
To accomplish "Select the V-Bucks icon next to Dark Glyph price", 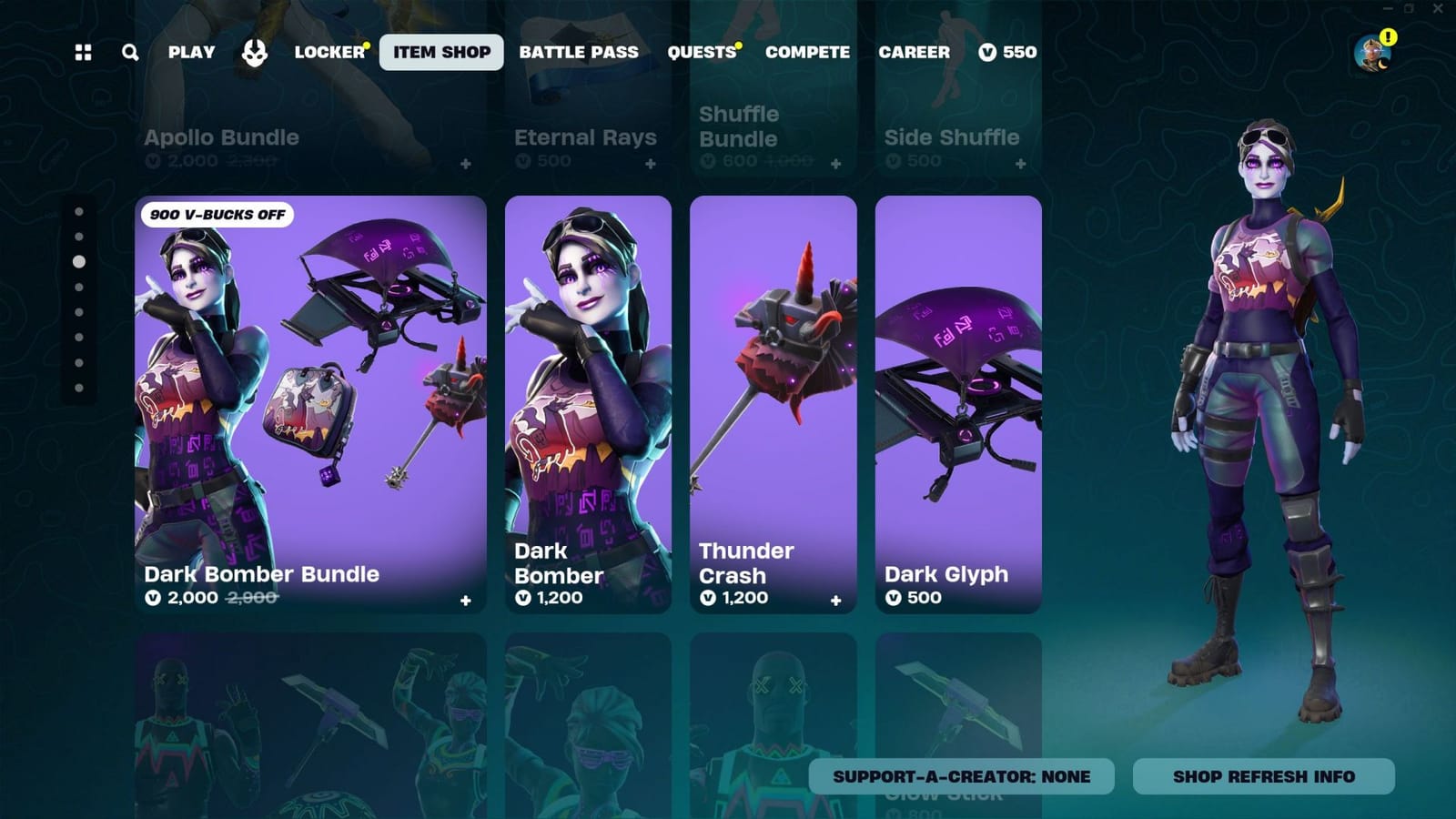I will [895, 598].
